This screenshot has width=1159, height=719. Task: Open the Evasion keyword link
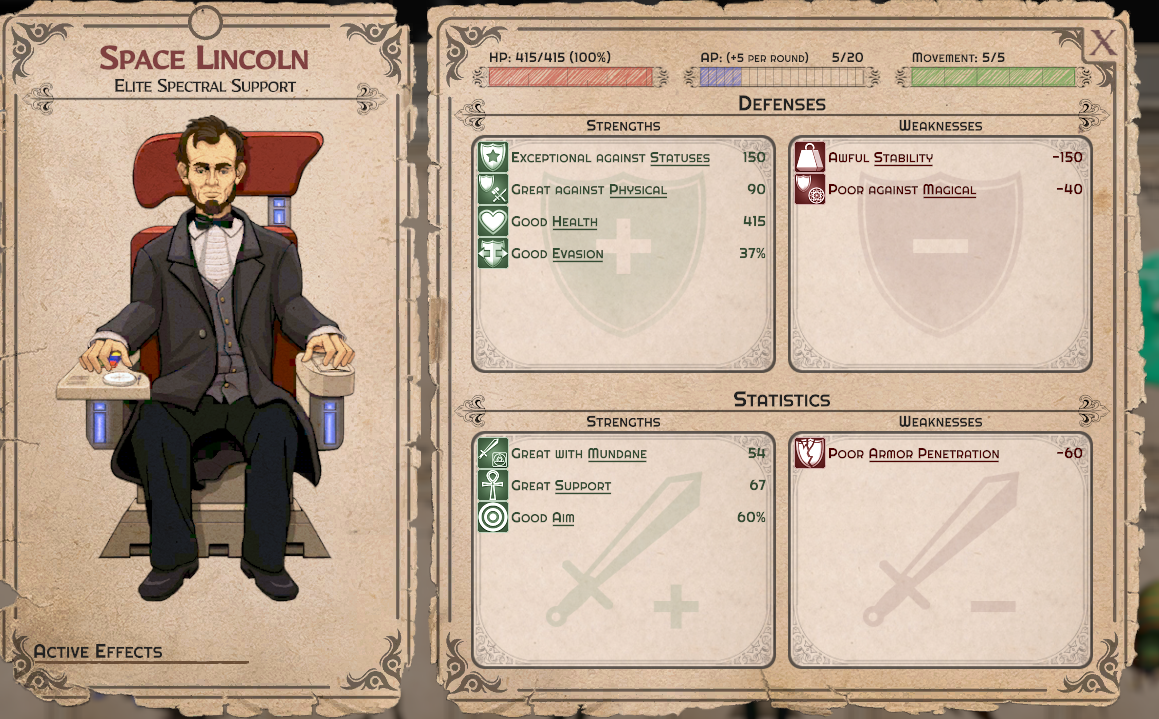point(578,254)
